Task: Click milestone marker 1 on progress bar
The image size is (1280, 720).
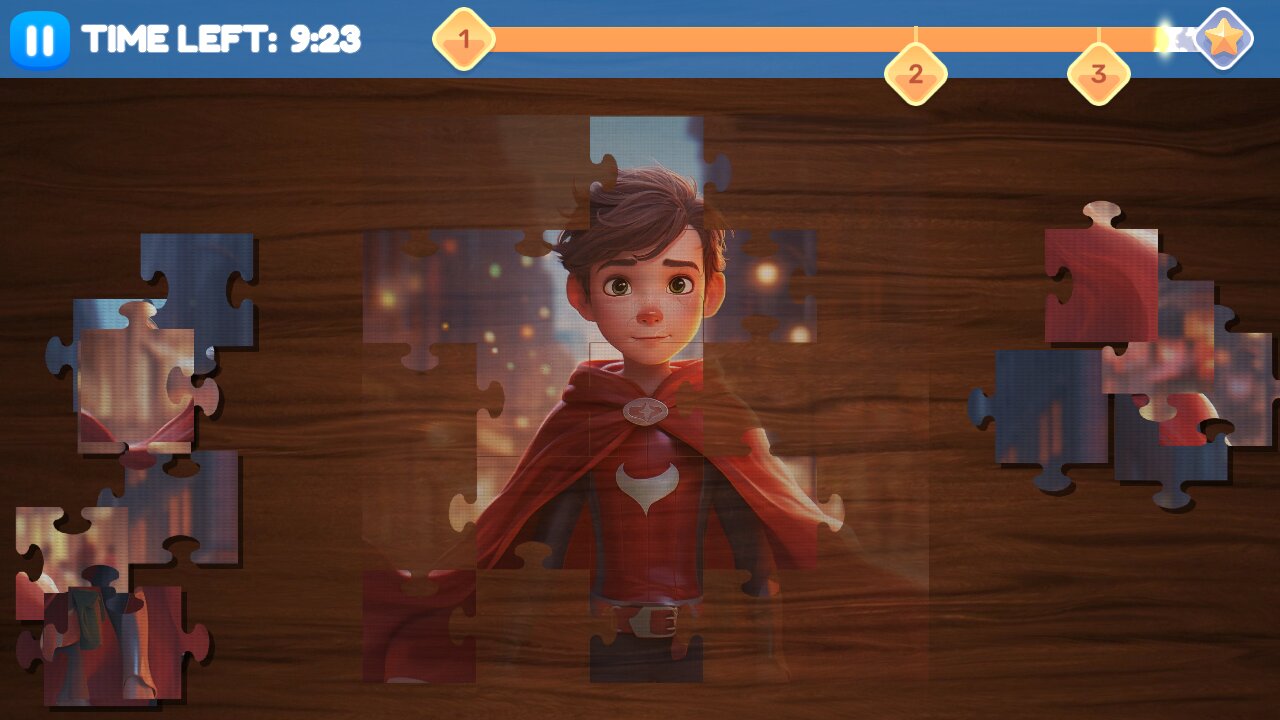Action: [463, 38]
